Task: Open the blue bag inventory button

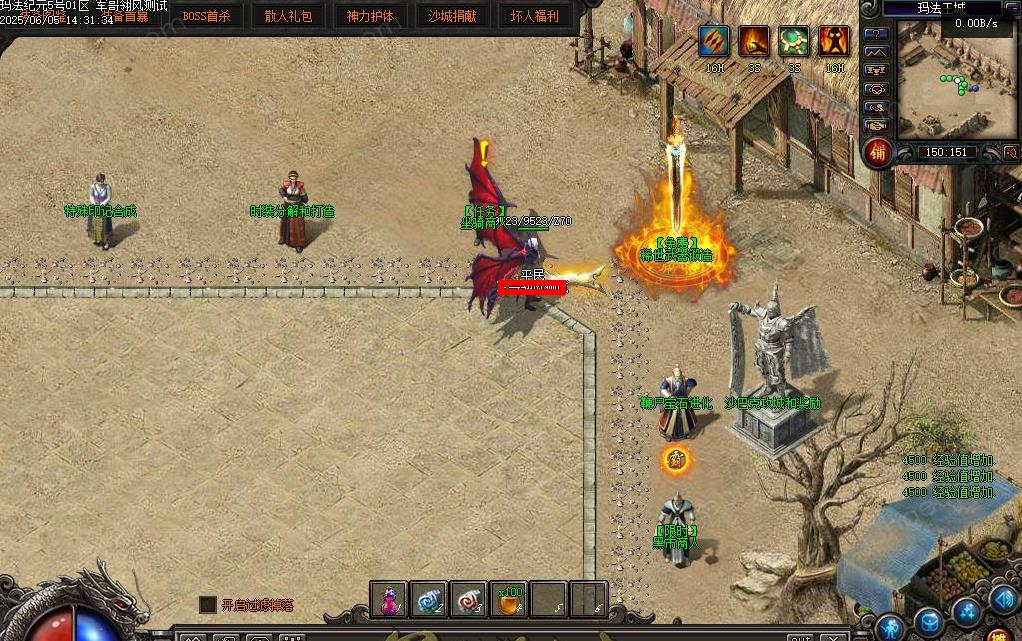Action: pyautogui.click(x=929, y=624)
